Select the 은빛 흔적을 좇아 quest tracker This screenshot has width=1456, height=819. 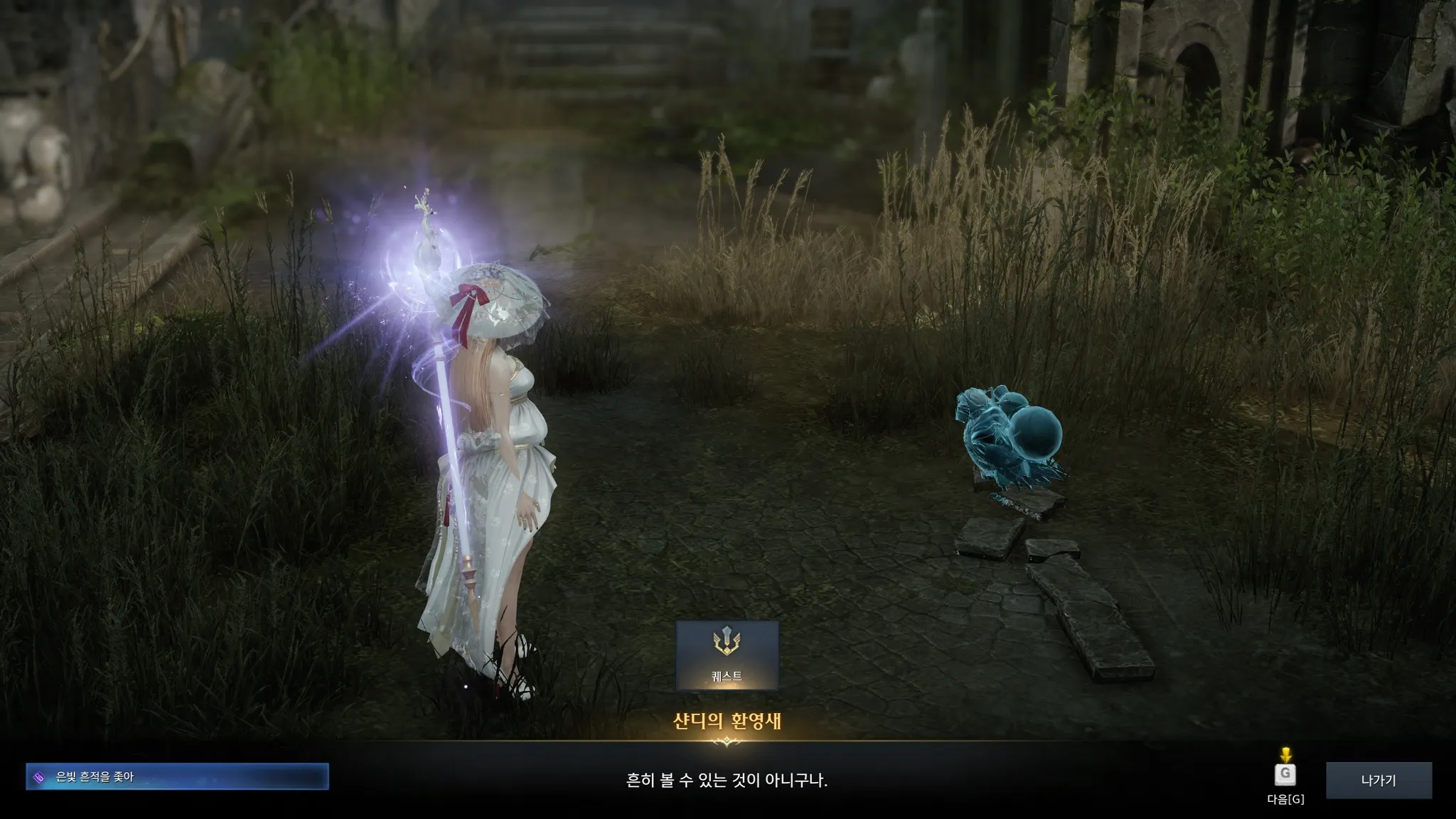[x=177, y=777]
